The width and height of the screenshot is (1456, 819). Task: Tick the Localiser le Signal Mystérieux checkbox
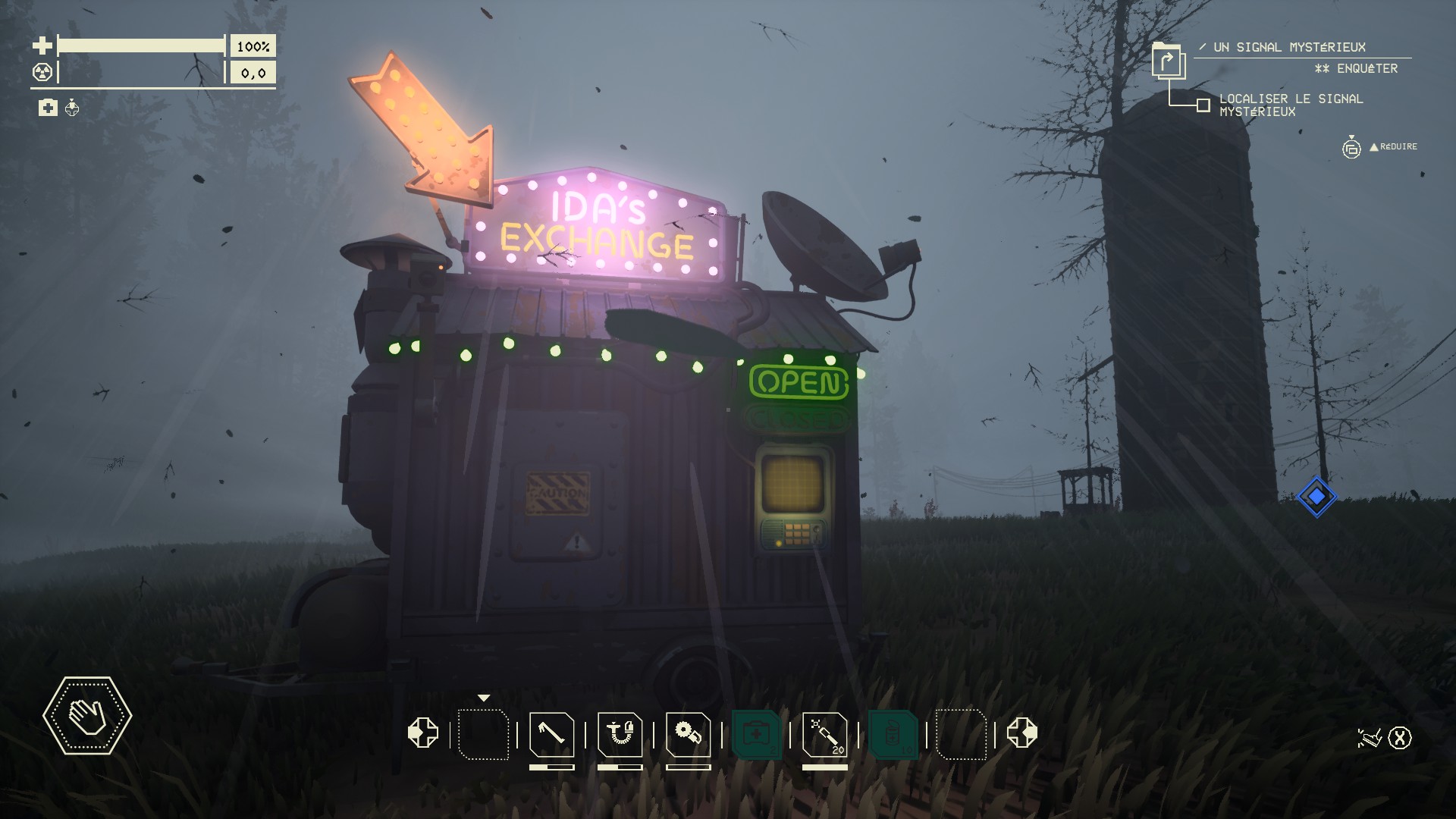click(x=1203, y=105)
